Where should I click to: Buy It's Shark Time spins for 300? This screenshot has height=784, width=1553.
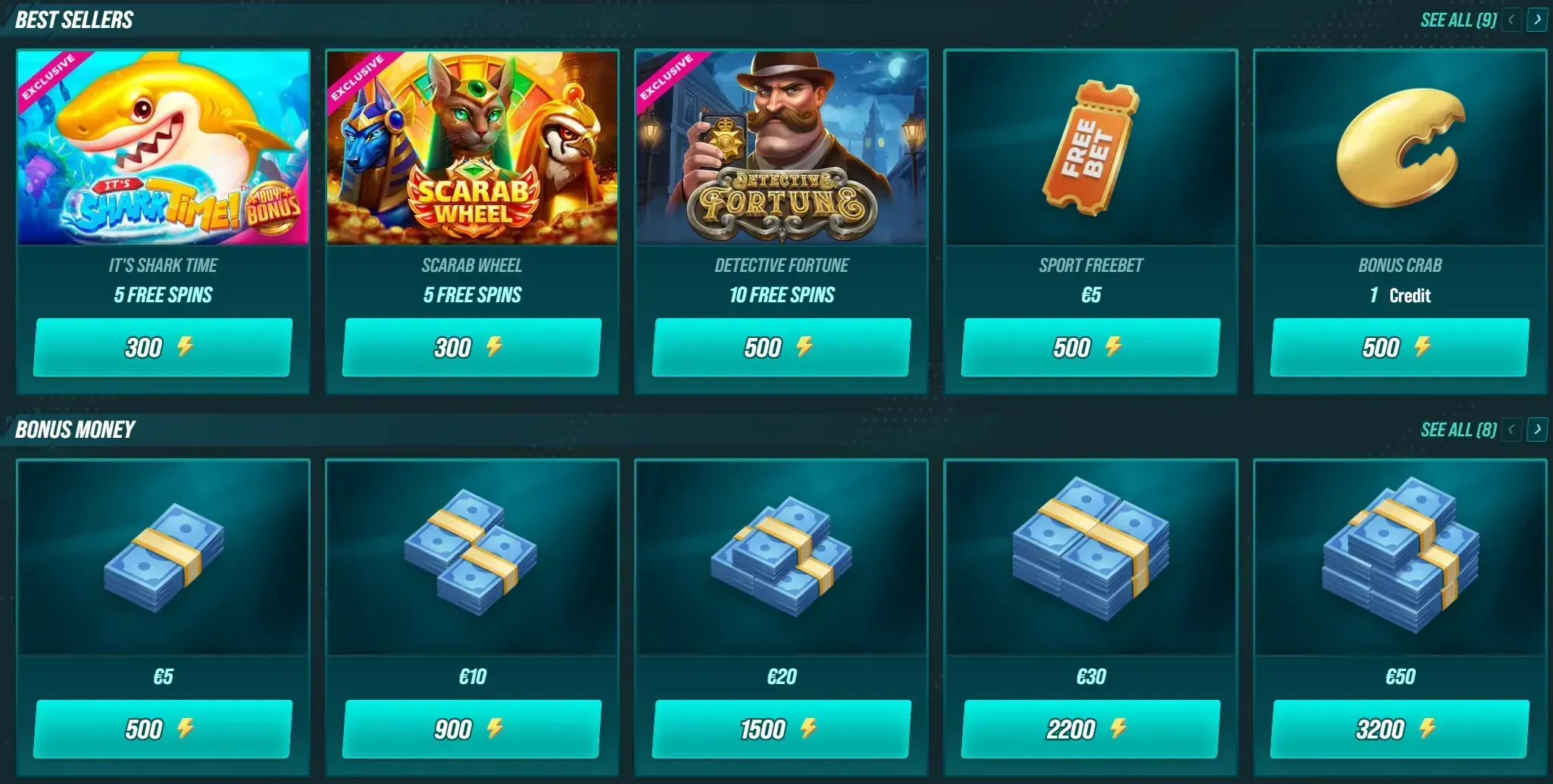[x=162, y=348]
